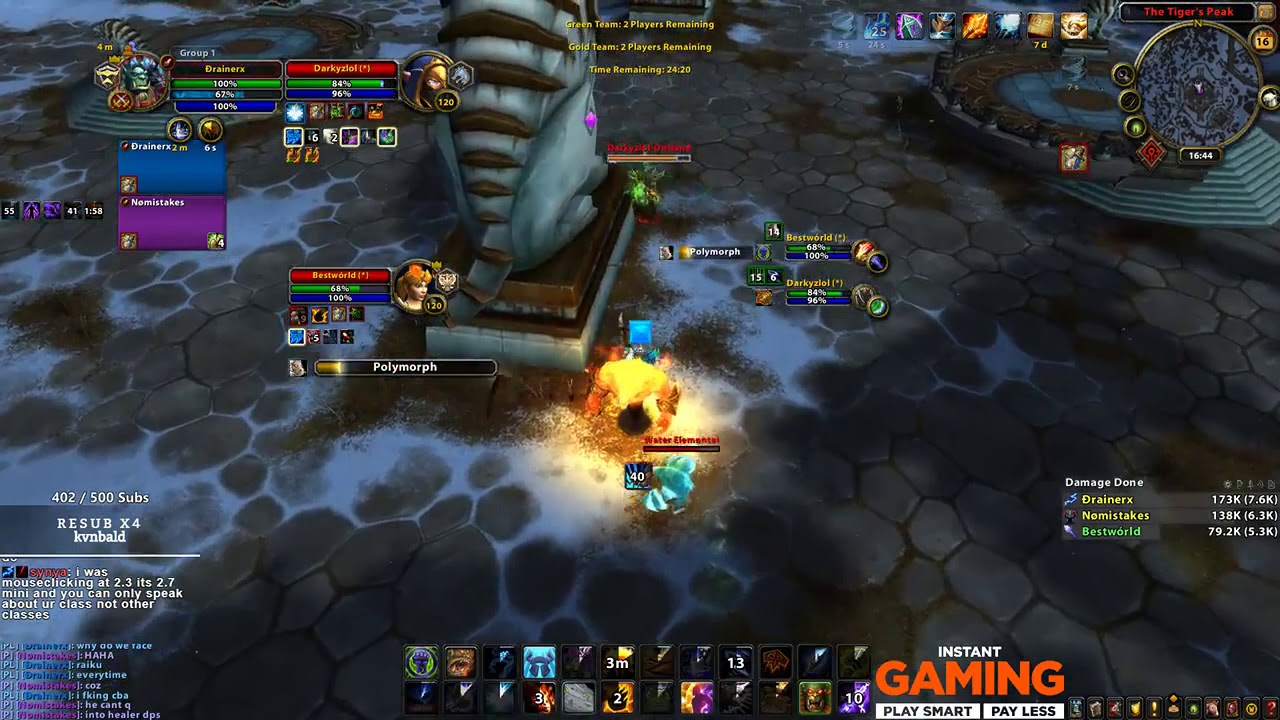This screenshot has width=1280, height=720.
Task: Click the calendar date 16 above the minimap
Action: coord(1262,42)
